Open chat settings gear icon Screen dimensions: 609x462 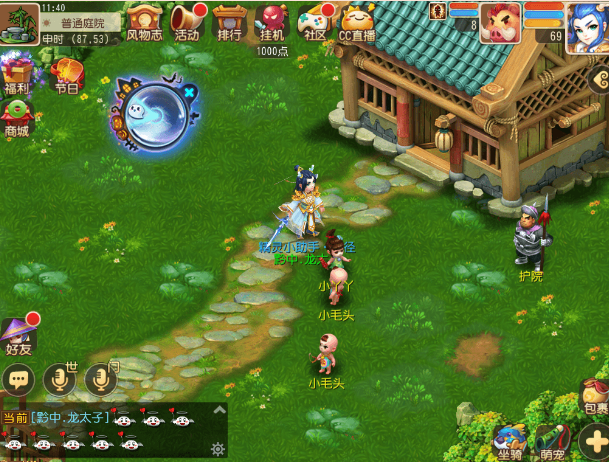(x=218, y=449)
